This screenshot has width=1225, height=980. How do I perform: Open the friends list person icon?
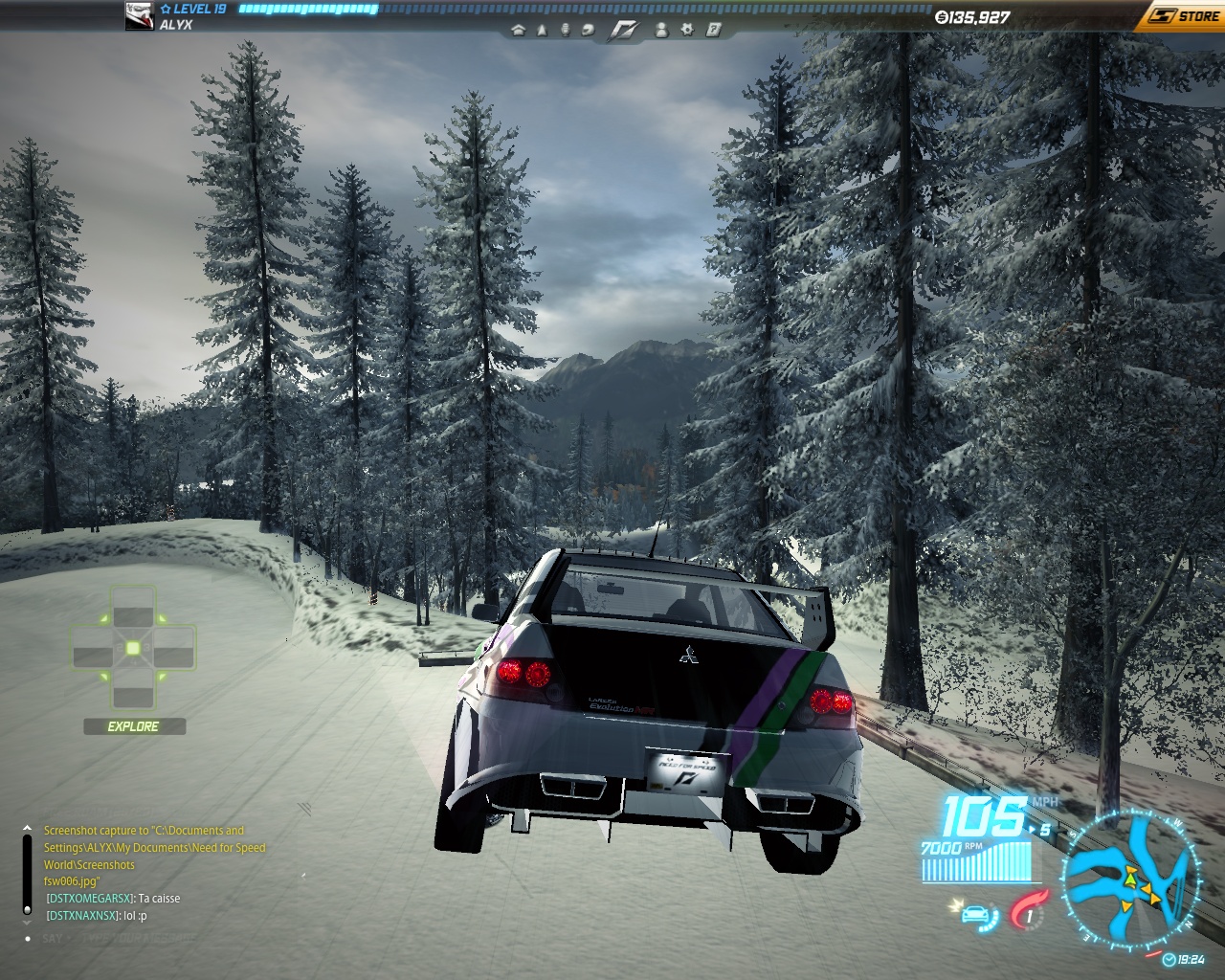pyautogui.click(x=662, y=30)
